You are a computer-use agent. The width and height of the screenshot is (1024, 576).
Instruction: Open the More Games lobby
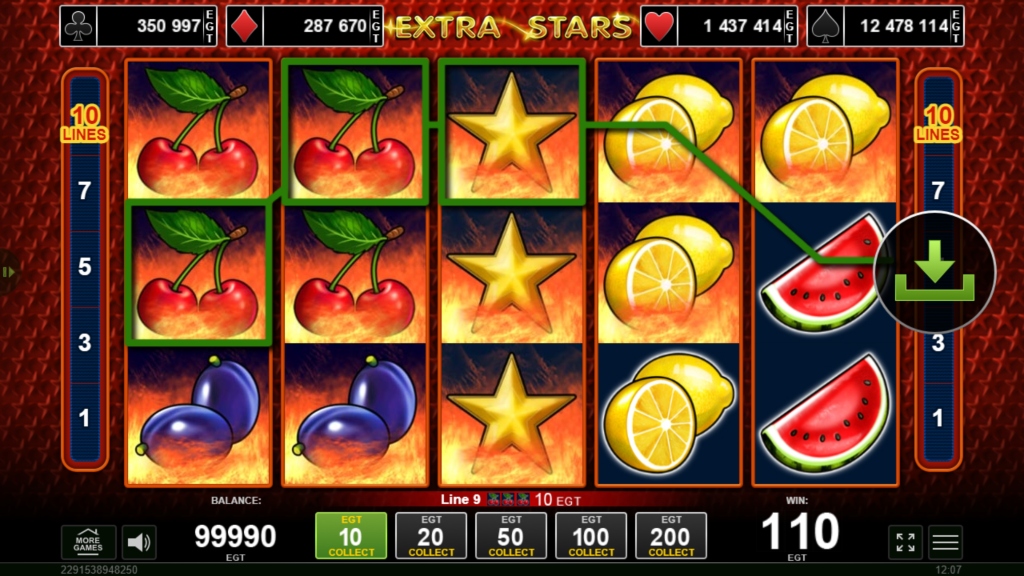tap(88, 542)
